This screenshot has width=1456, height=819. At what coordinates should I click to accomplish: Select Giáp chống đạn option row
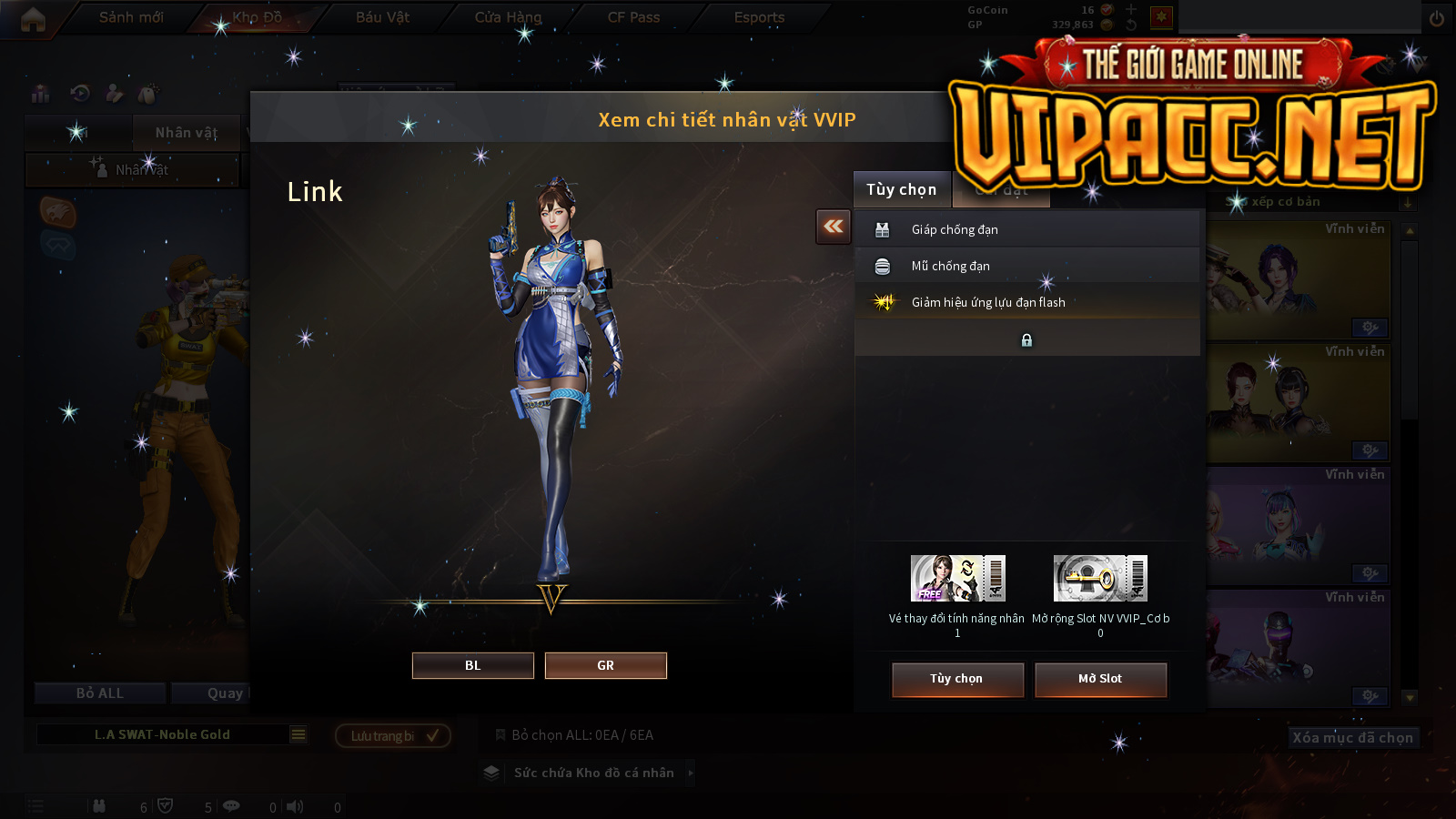pos(1026,229)
